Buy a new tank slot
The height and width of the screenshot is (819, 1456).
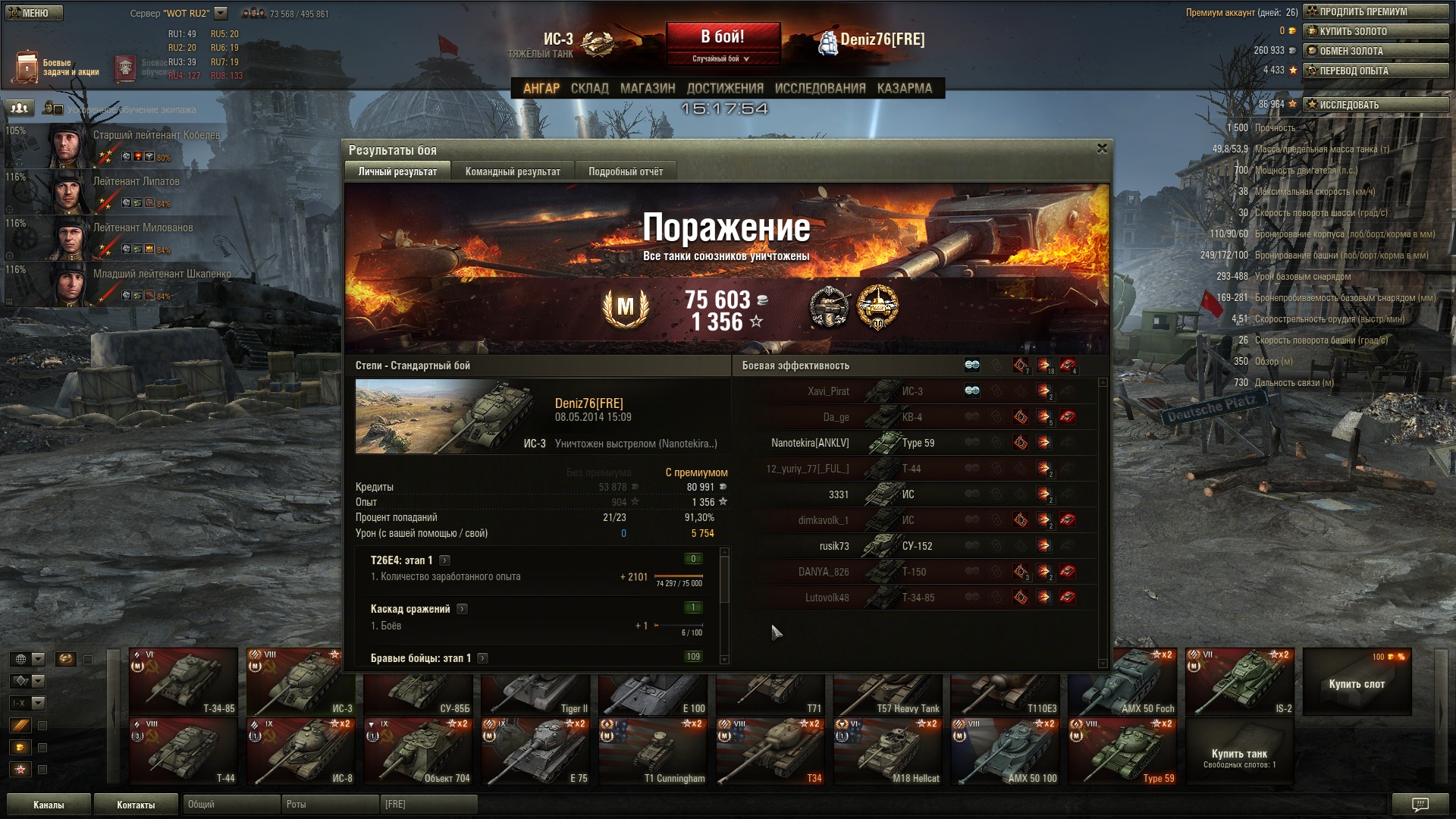1357,682
